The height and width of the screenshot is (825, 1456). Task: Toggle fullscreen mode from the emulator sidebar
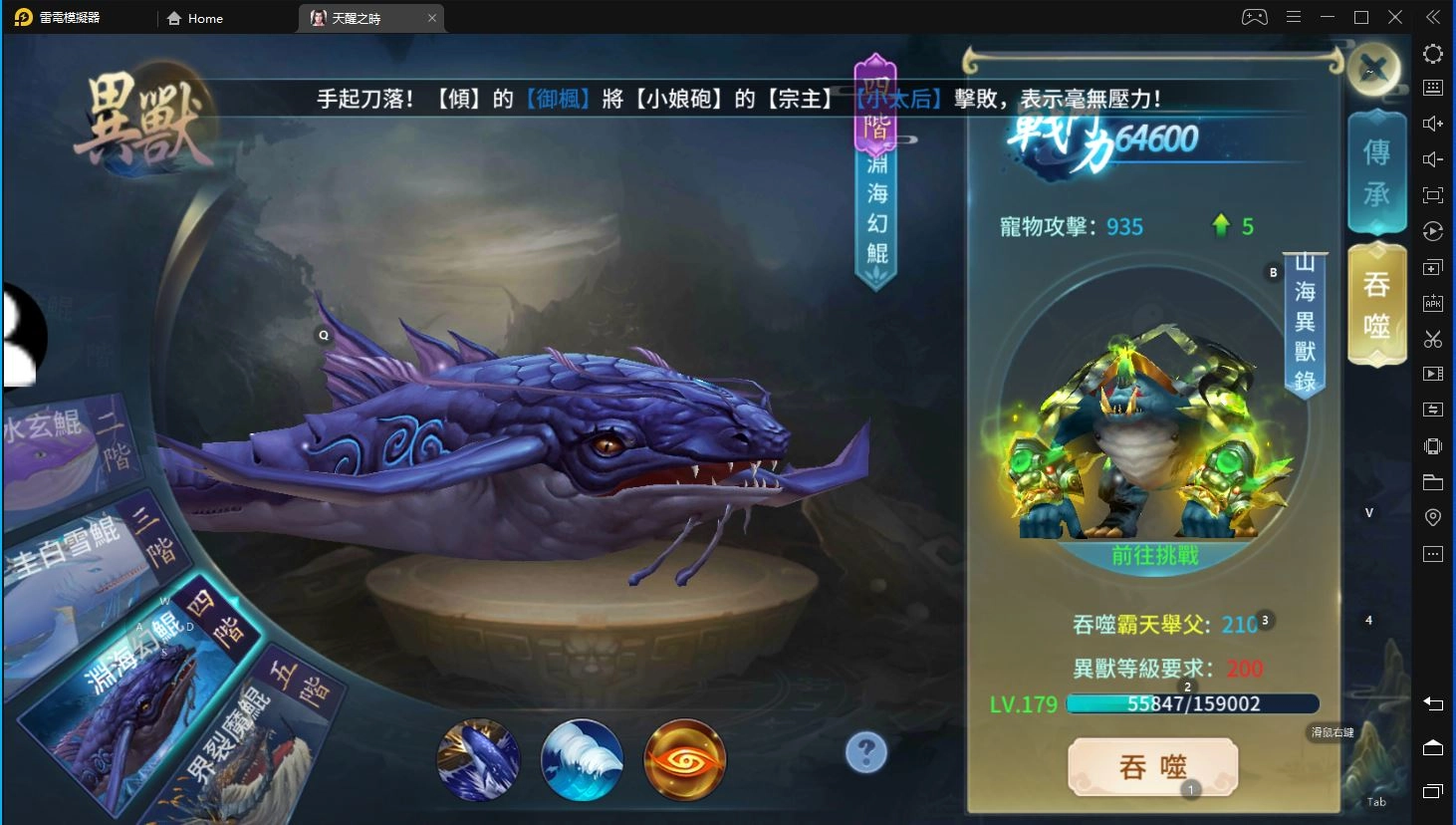pos(1432,195)
